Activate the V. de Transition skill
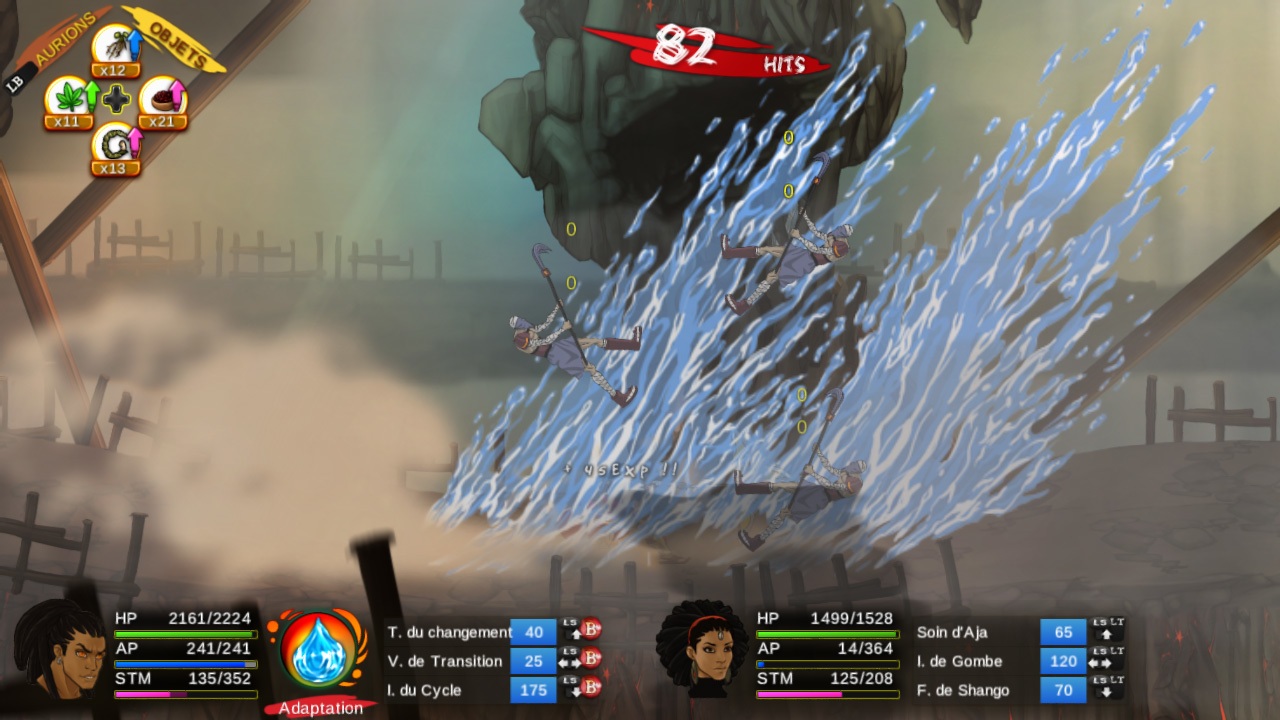Image resolution: width=1280 pixels, height=720 pixels. (445, 661)
